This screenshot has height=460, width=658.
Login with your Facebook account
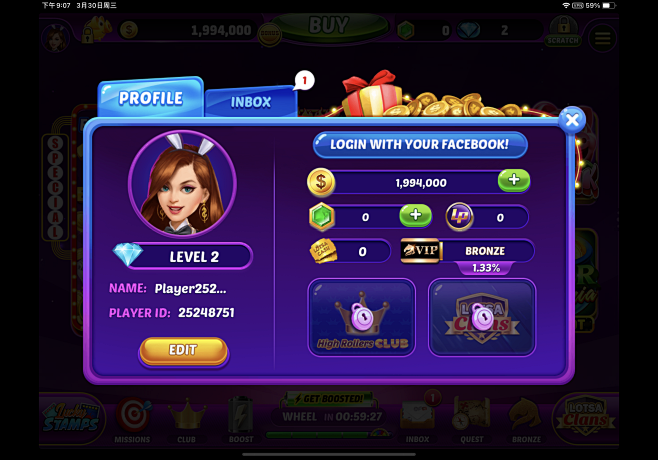coord(420,145)
